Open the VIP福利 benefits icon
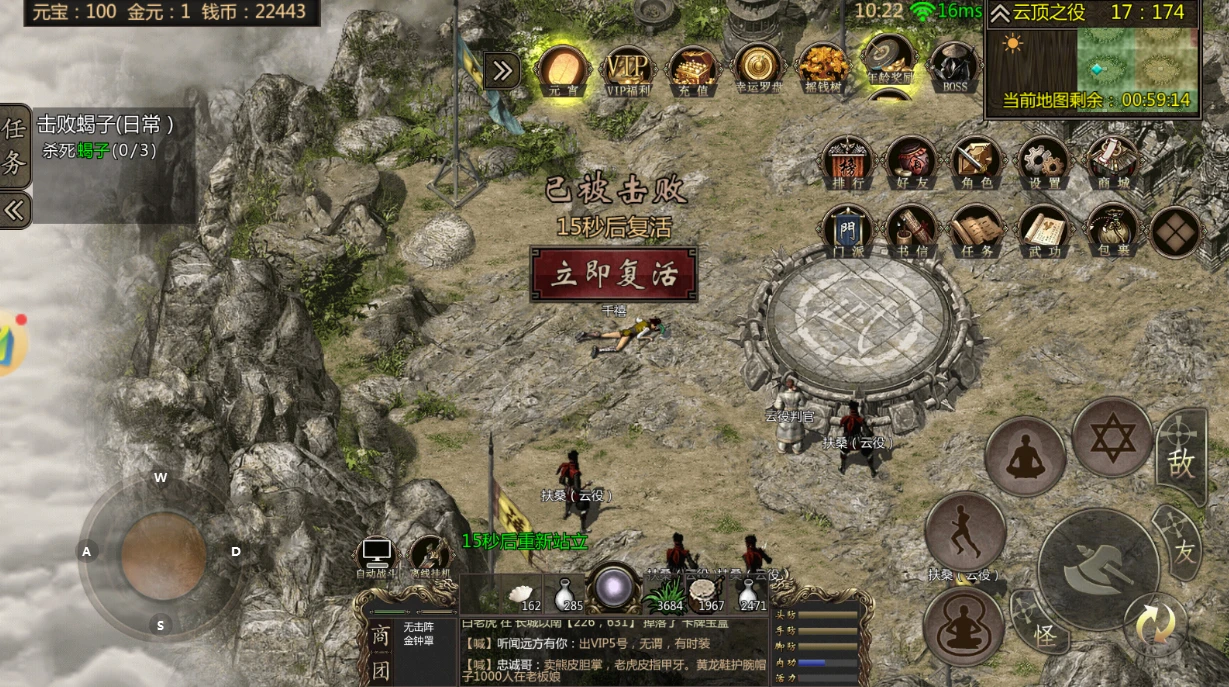1229x687 pixels. pyautogui.click(x=629, y=68)
